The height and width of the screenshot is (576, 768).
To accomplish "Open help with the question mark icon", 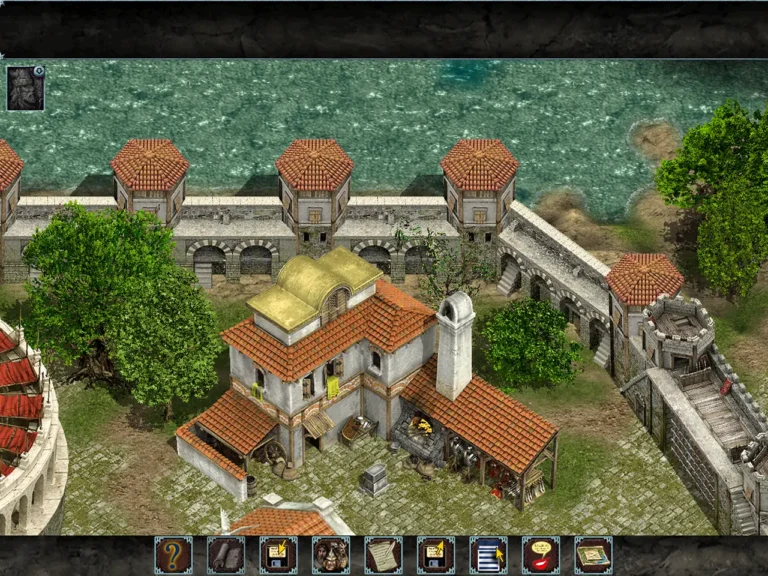I will click(174, 555).
